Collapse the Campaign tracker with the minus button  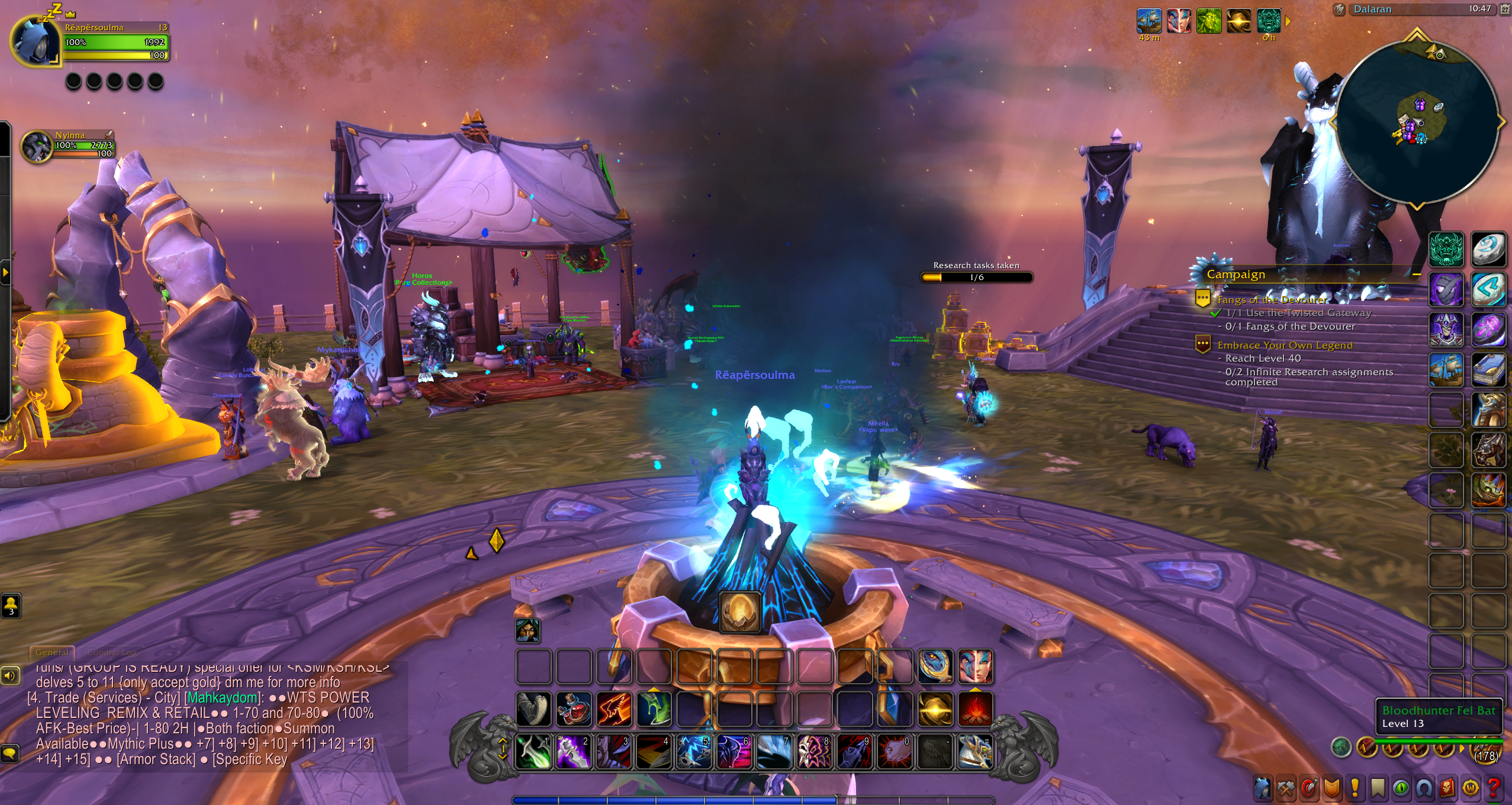(x=1417, y=275)
